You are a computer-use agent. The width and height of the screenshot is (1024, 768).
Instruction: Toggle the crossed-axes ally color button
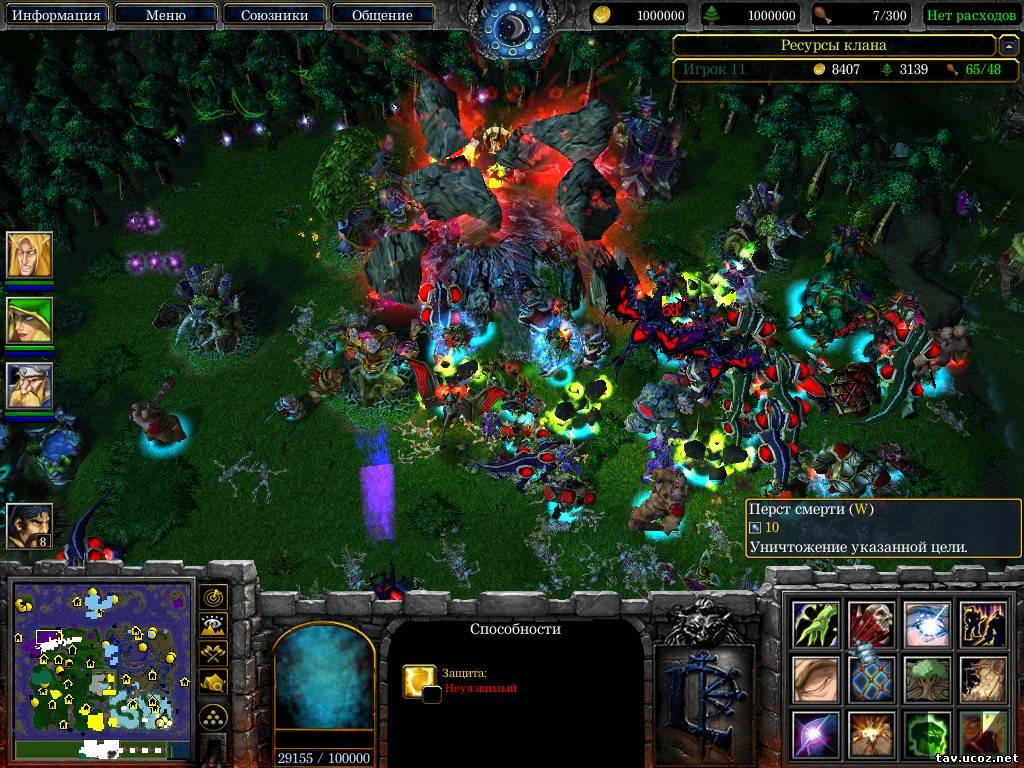point(213,654)
